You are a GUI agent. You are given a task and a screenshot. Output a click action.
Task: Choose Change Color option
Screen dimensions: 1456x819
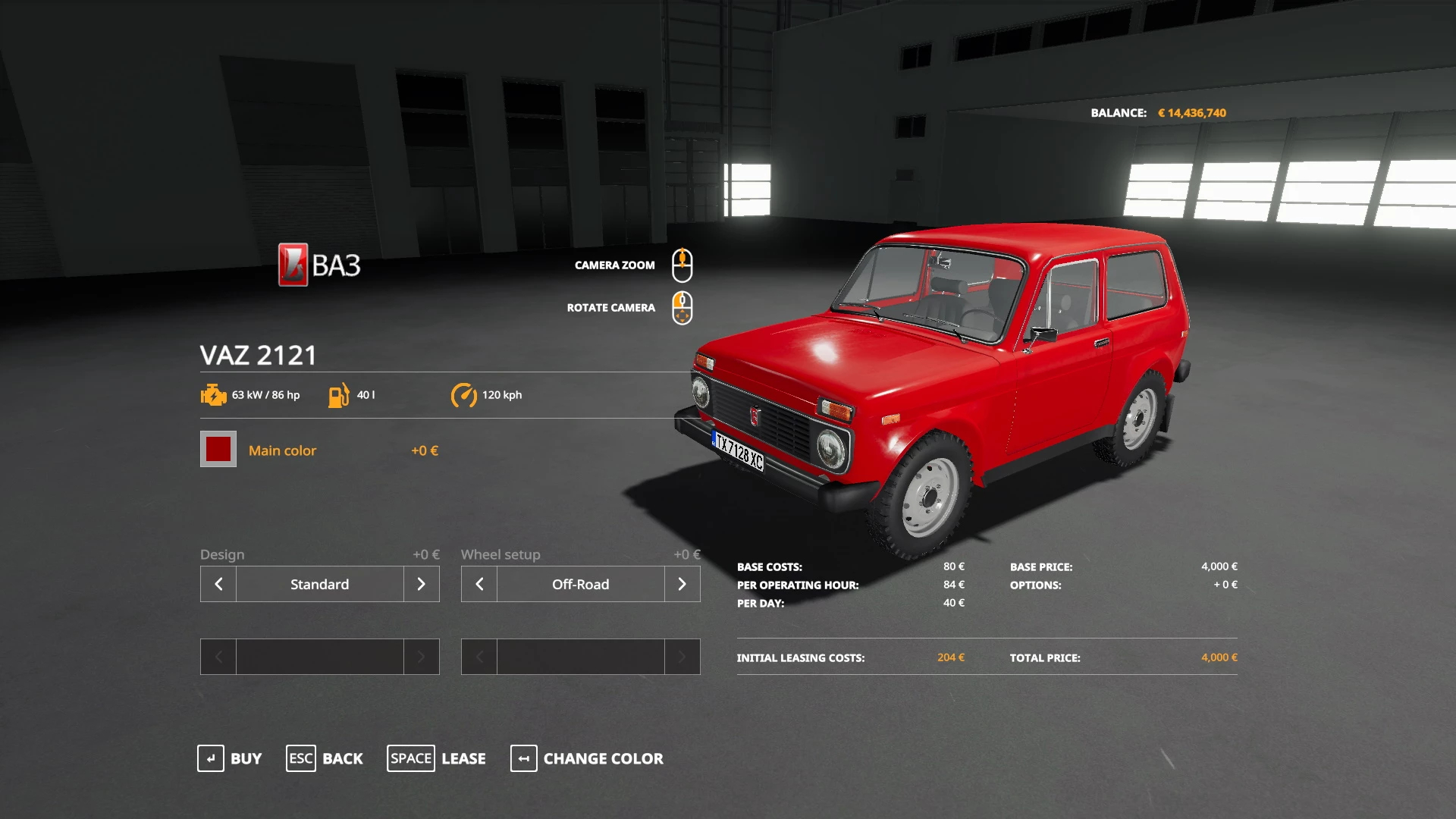(587, 758)
